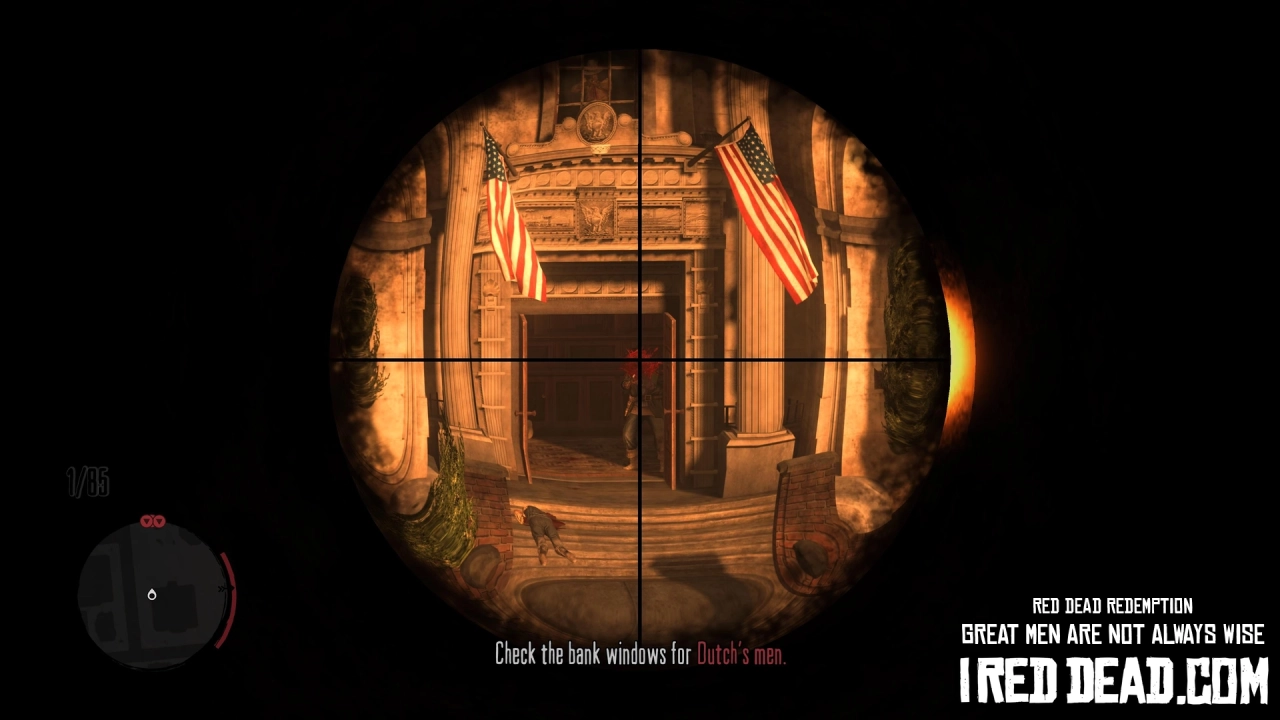Click the right red enemy blip above the minimap
Viewport: 1280px width, 720px height.
(x=160, y=521)
